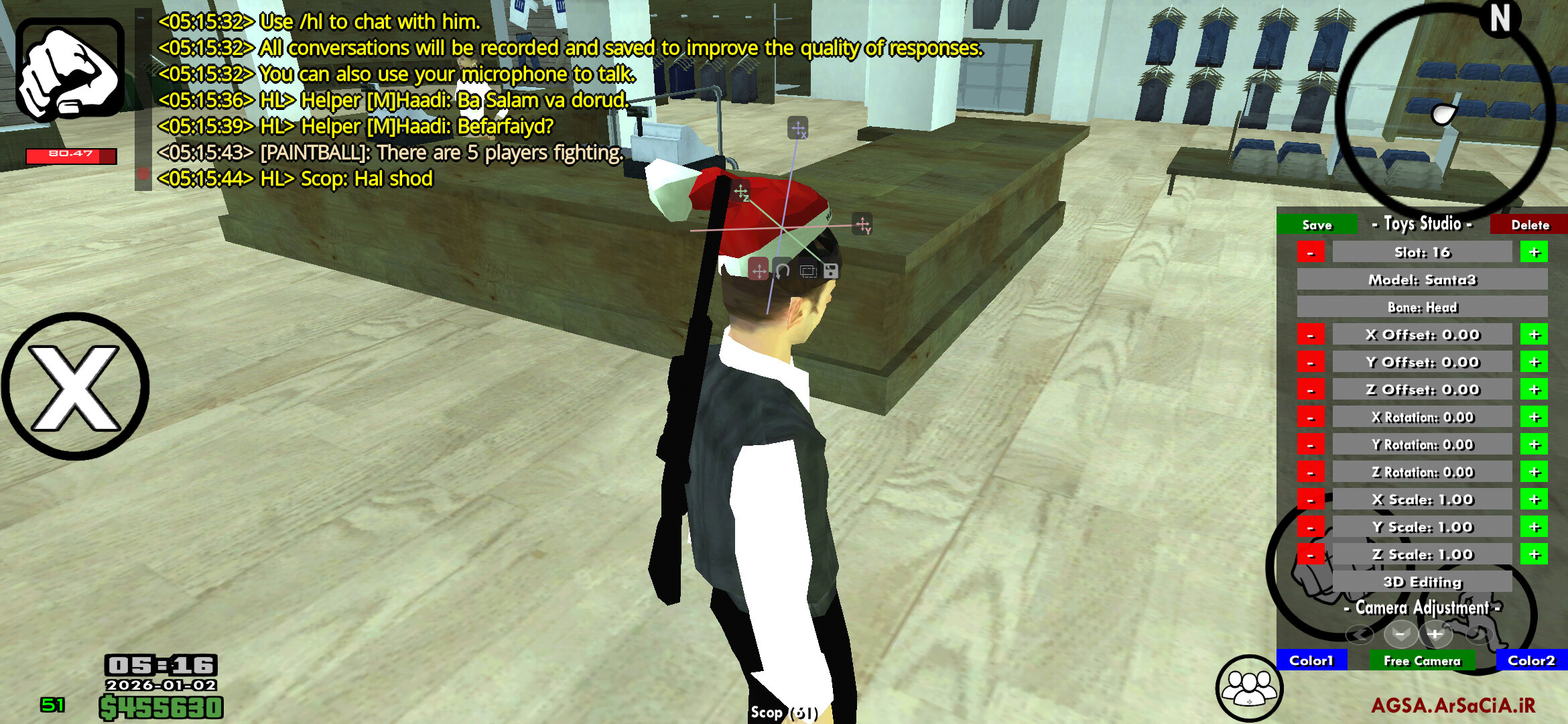Change the Bone: Head setting
The height and width of the screenshot is (724, 1568).
tap(1422, 307)
